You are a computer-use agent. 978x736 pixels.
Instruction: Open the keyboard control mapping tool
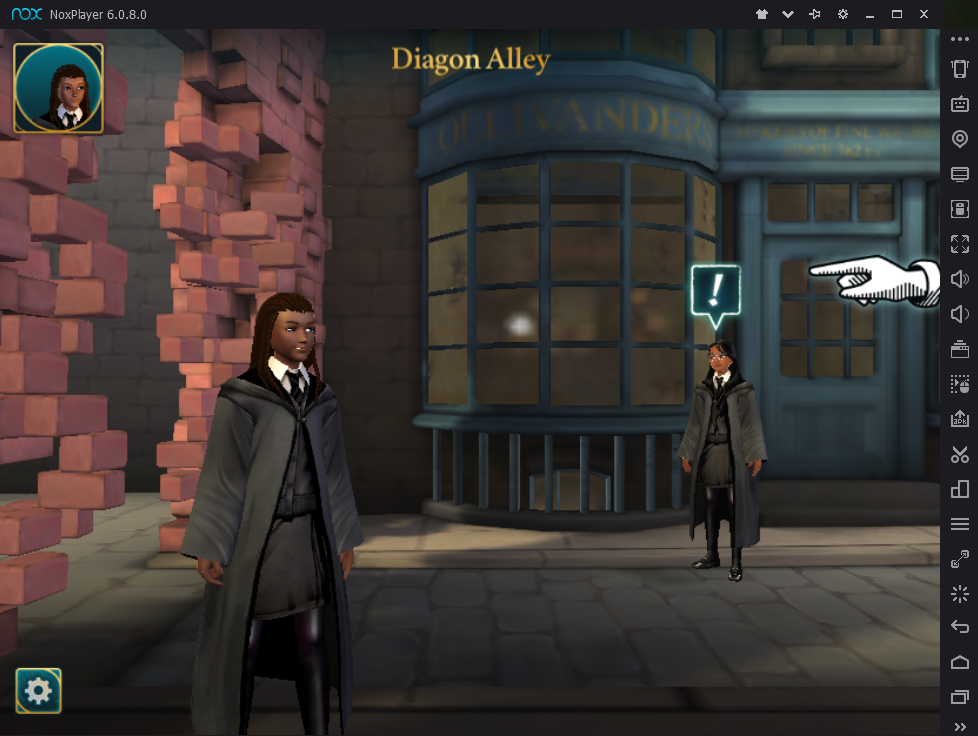pos(960,104)
